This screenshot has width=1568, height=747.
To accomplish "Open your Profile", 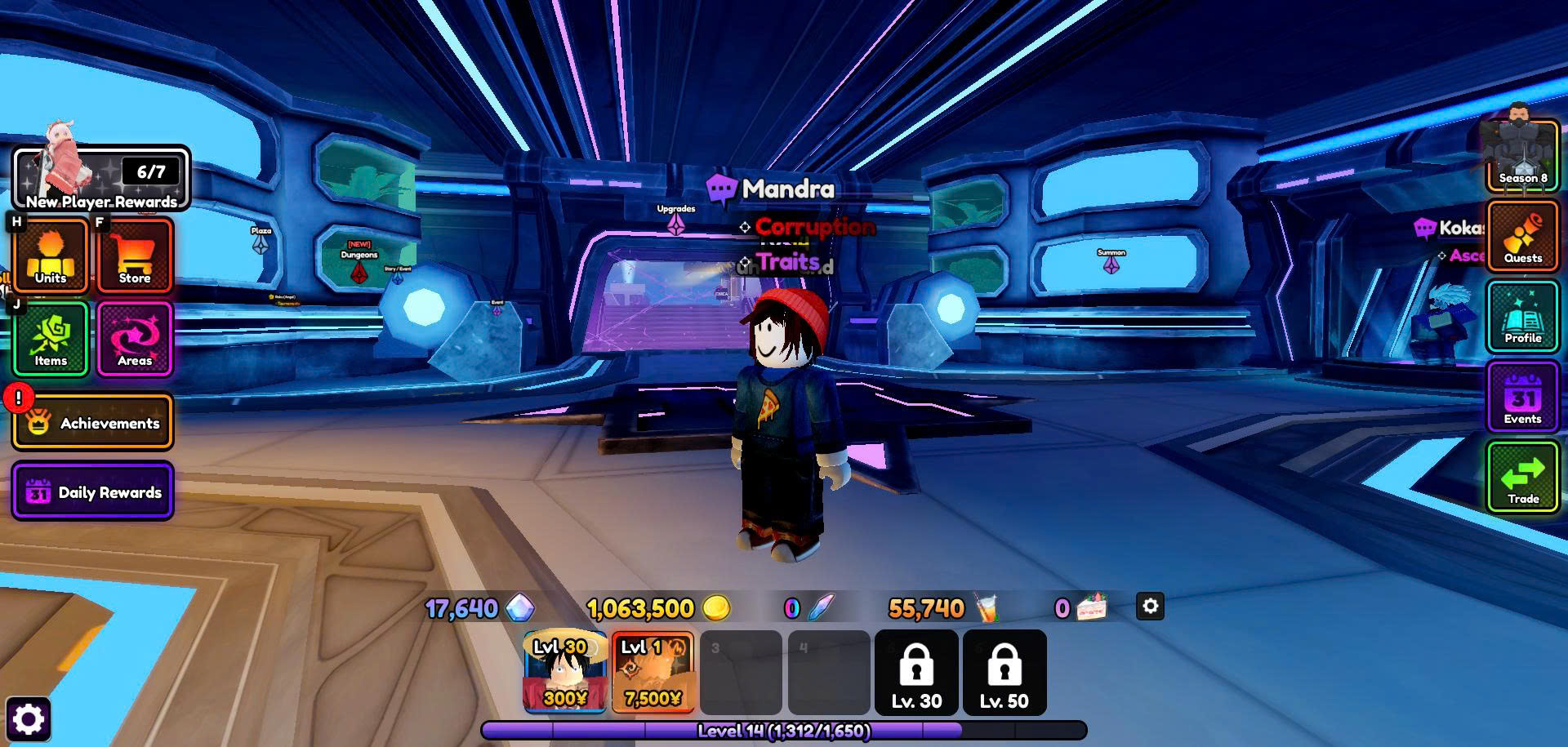I will tap(1522, 317).
